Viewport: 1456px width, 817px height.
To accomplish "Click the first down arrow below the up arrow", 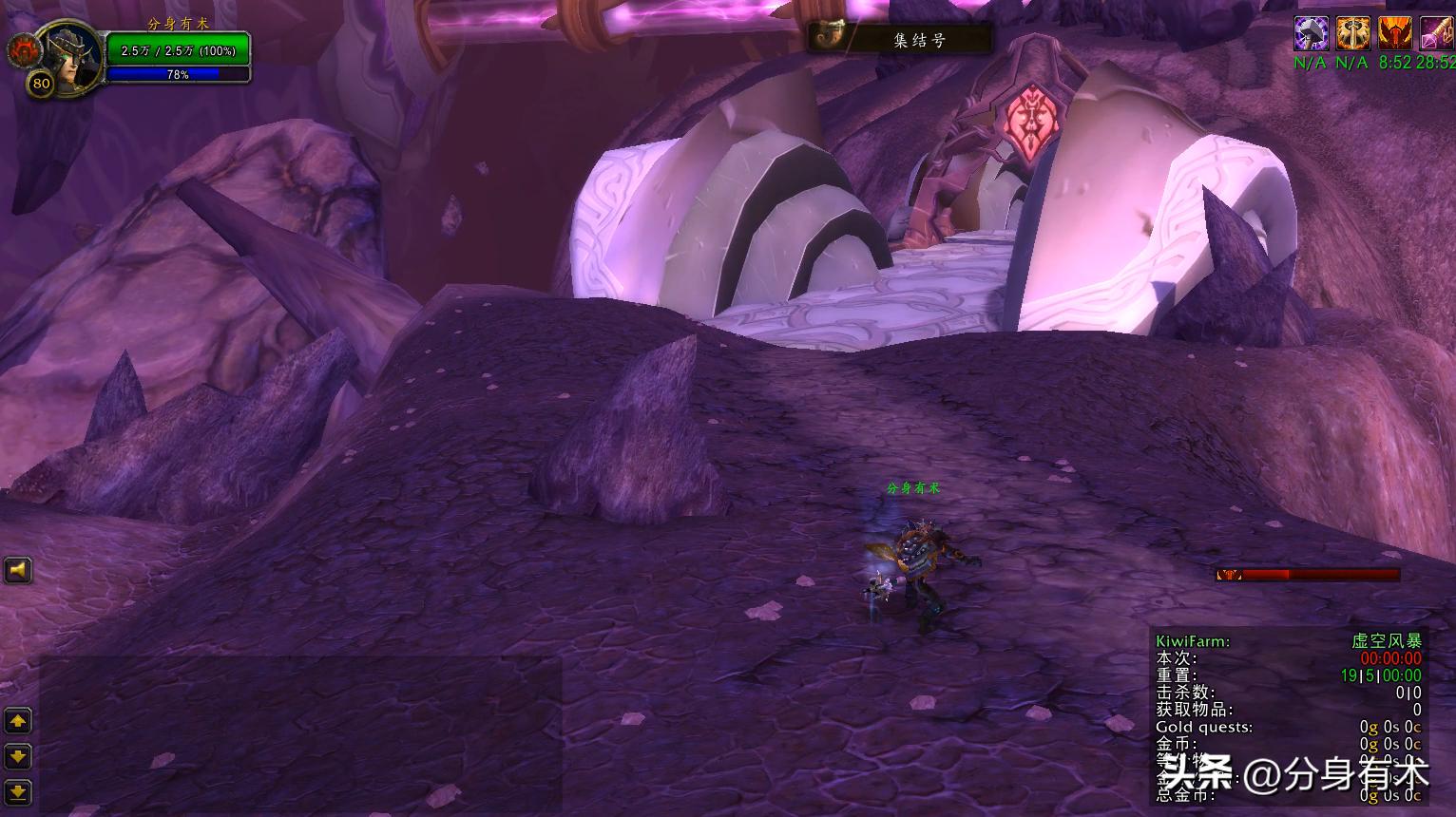I will 19,756.
